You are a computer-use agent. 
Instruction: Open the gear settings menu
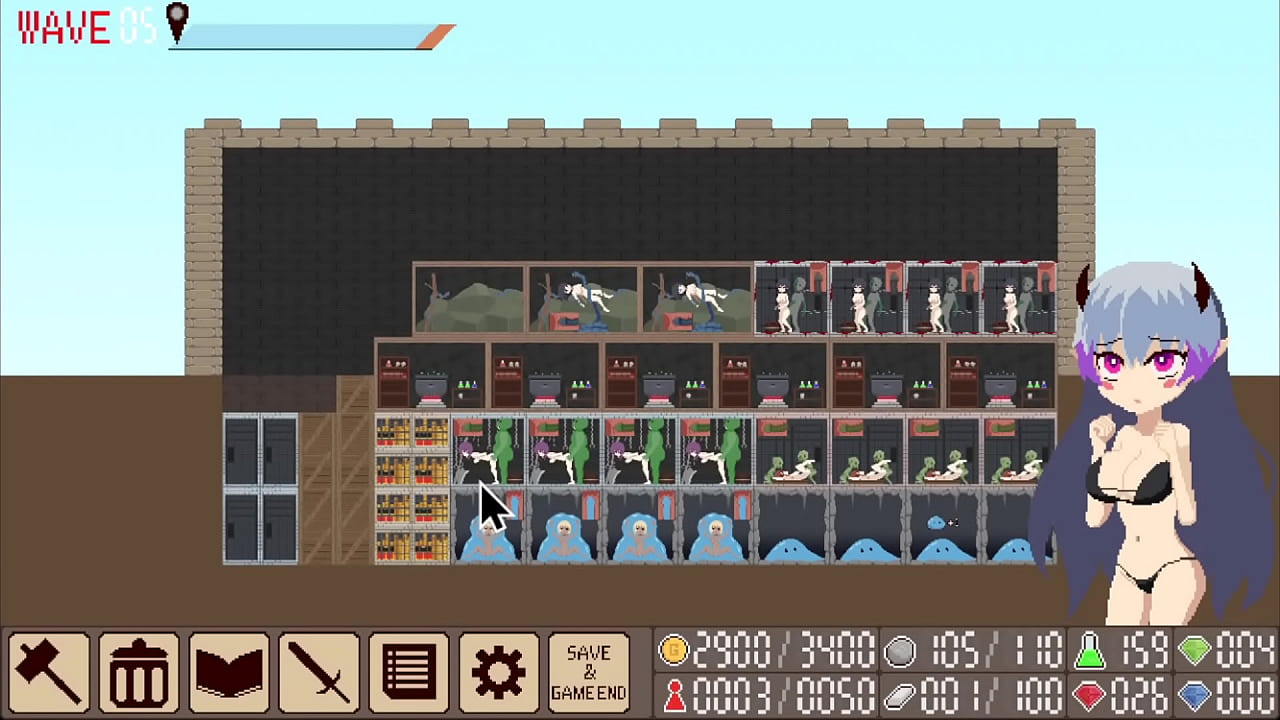point(498,670)
